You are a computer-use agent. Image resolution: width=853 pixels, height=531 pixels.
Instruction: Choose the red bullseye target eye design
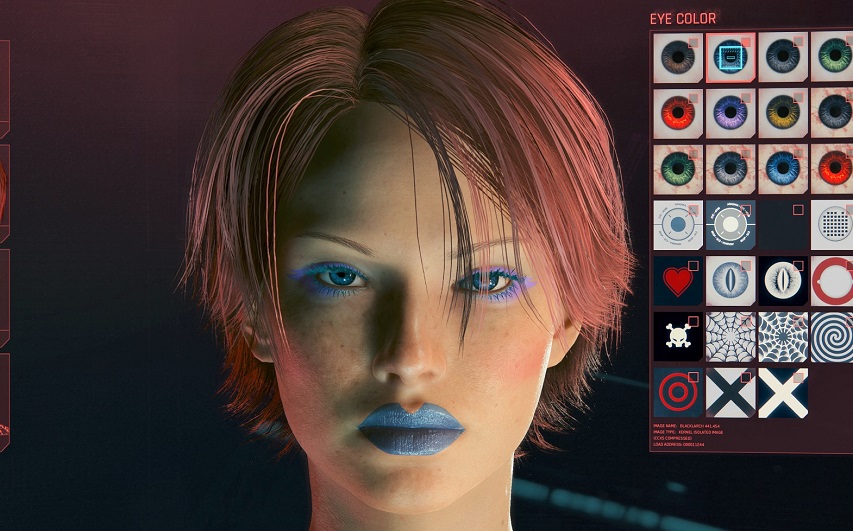[678, 392]
